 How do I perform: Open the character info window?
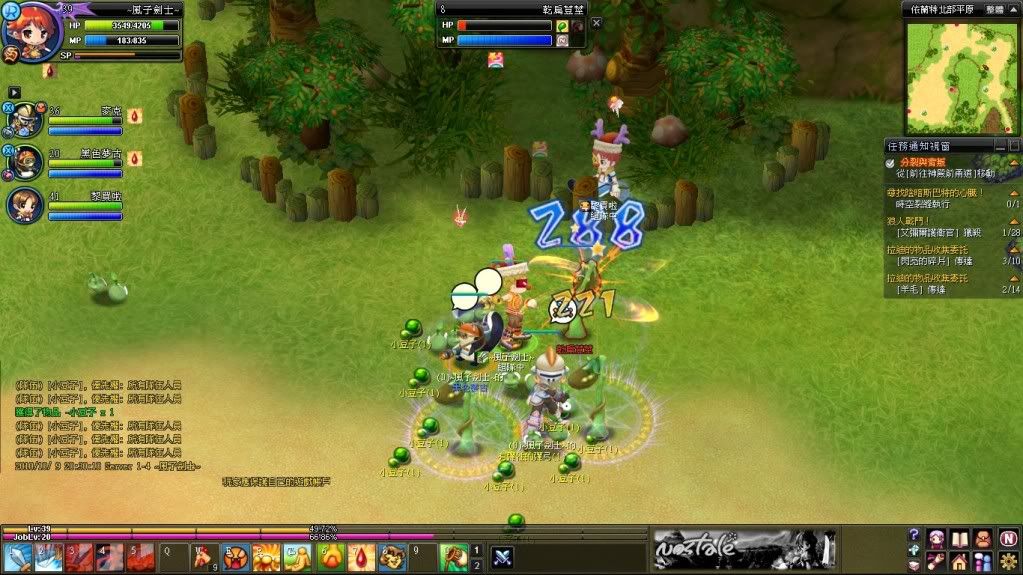(x=936, y=538)
